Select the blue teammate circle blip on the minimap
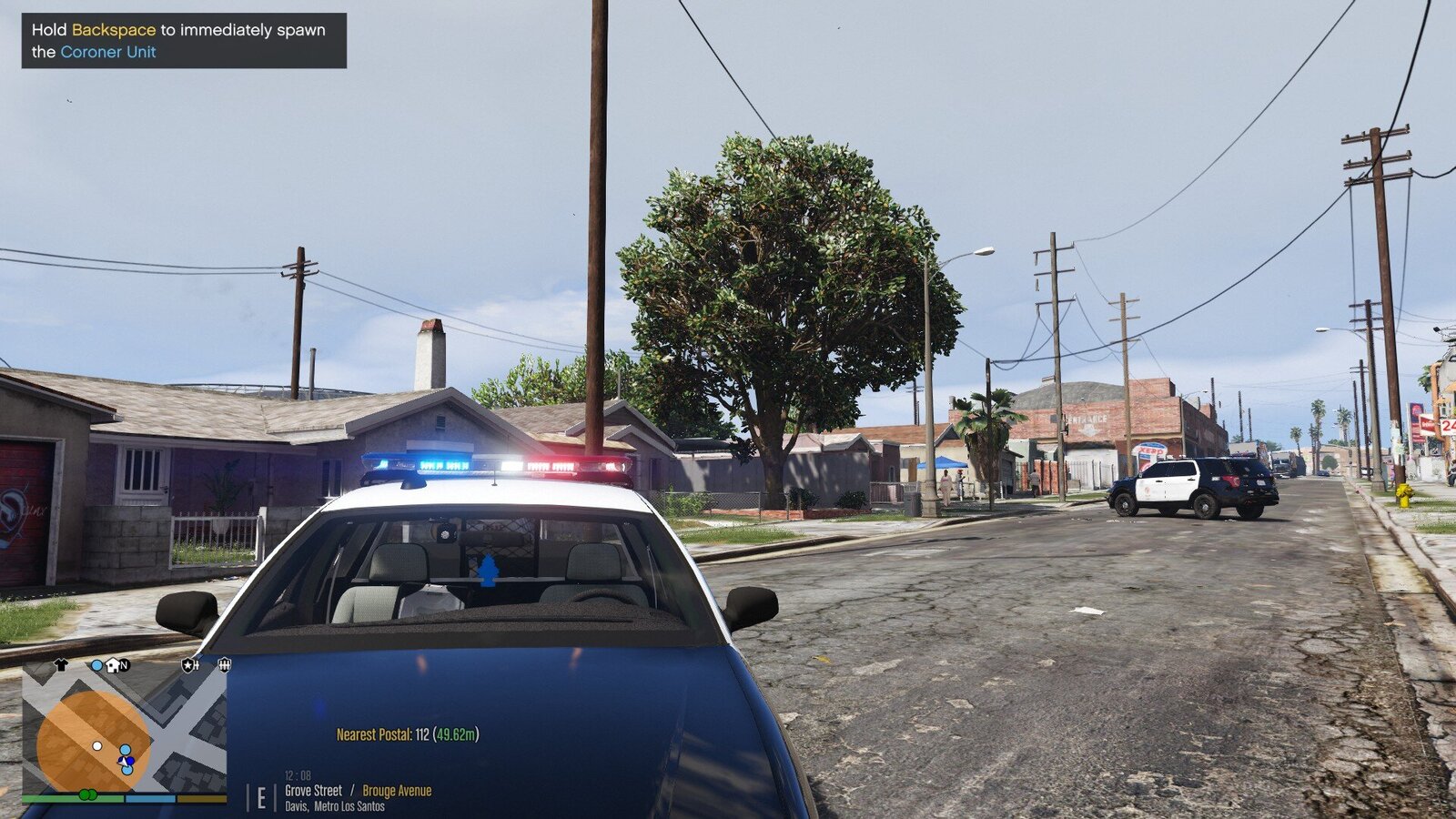The image size is (1456, 819). coord(126,750)
